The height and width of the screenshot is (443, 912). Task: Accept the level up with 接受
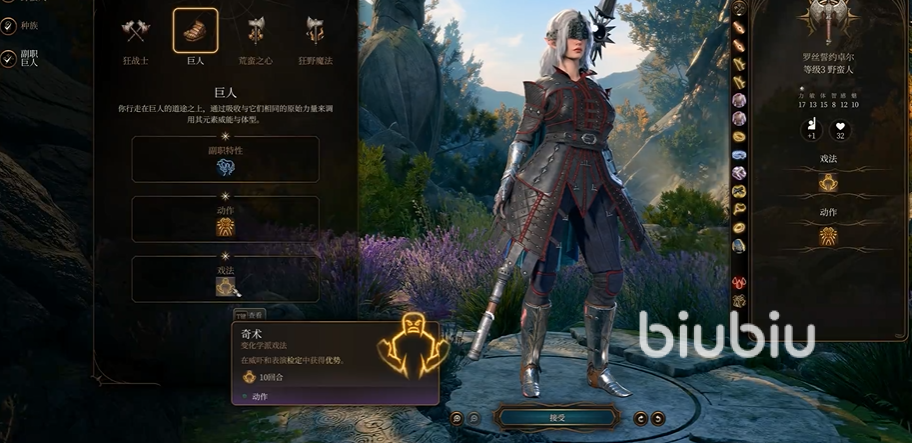557,417
